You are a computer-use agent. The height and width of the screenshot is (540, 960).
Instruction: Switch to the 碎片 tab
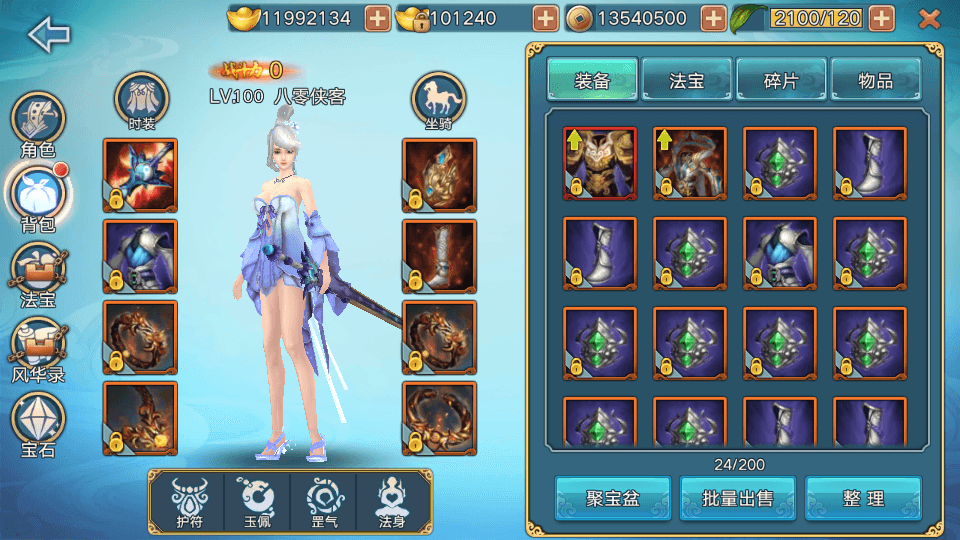(x=781, y=81)
